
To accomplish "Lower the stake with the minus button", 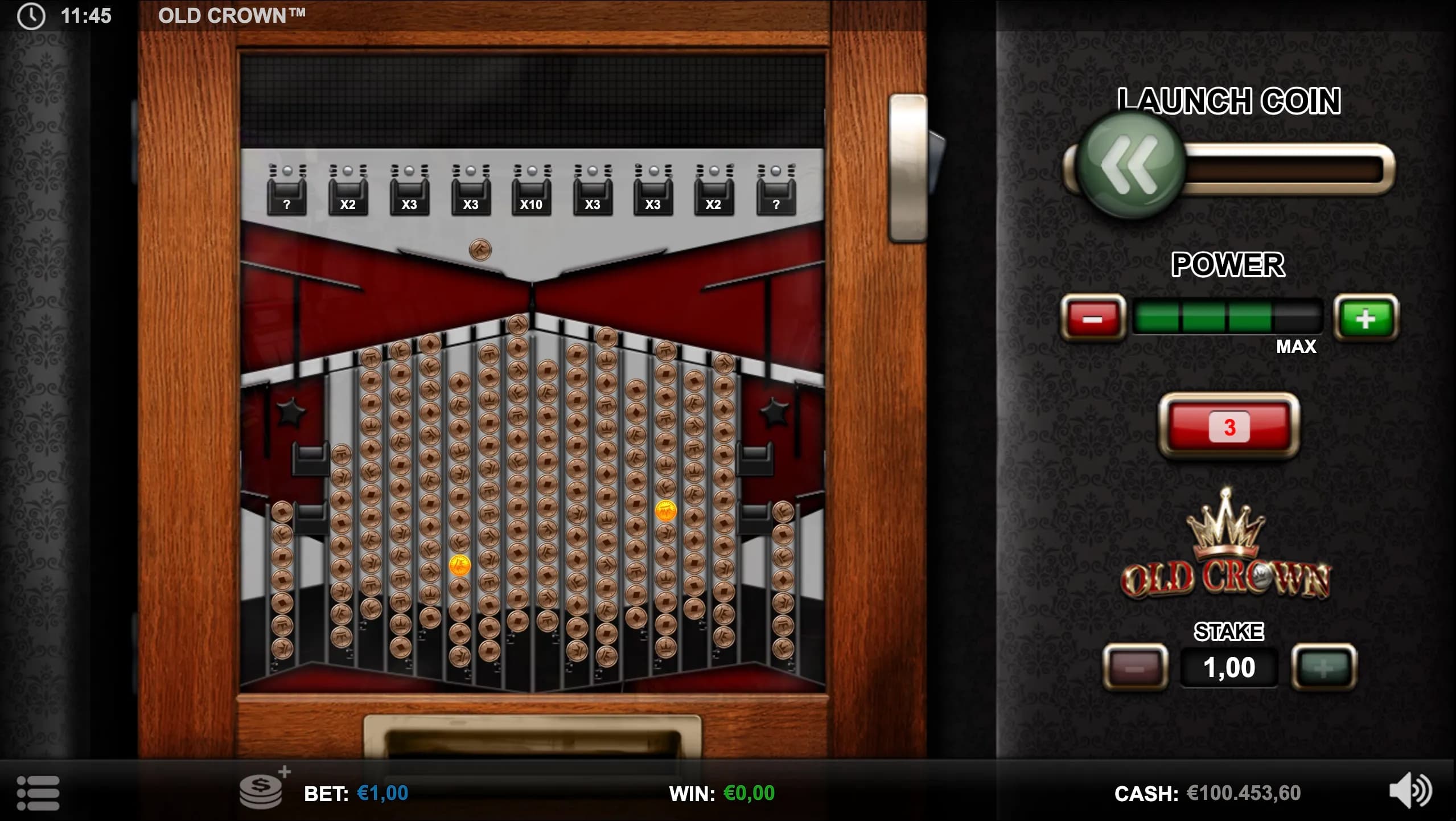I will [1135, 667].
